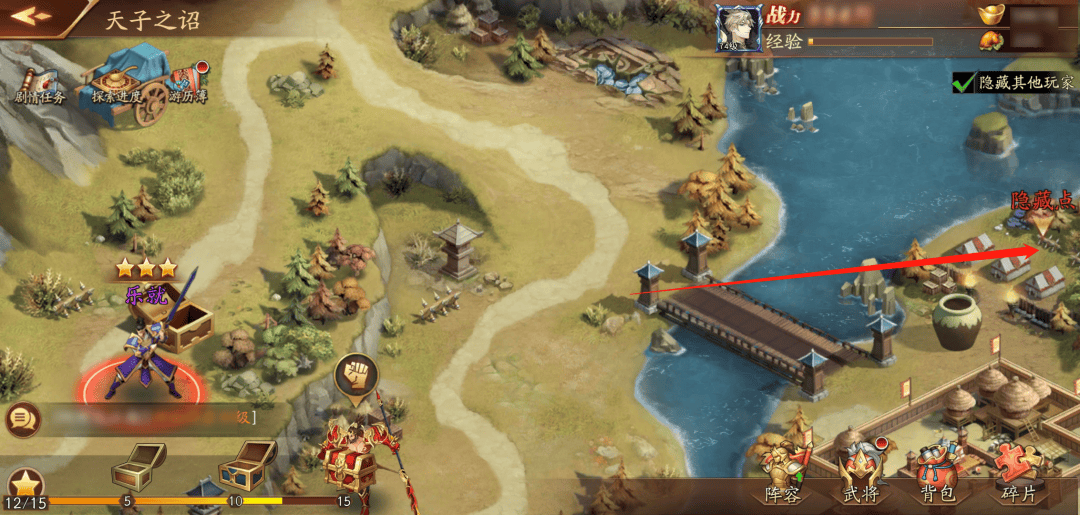Toggle the 隐藏其他玩家 checkbox

pos(963,84)
